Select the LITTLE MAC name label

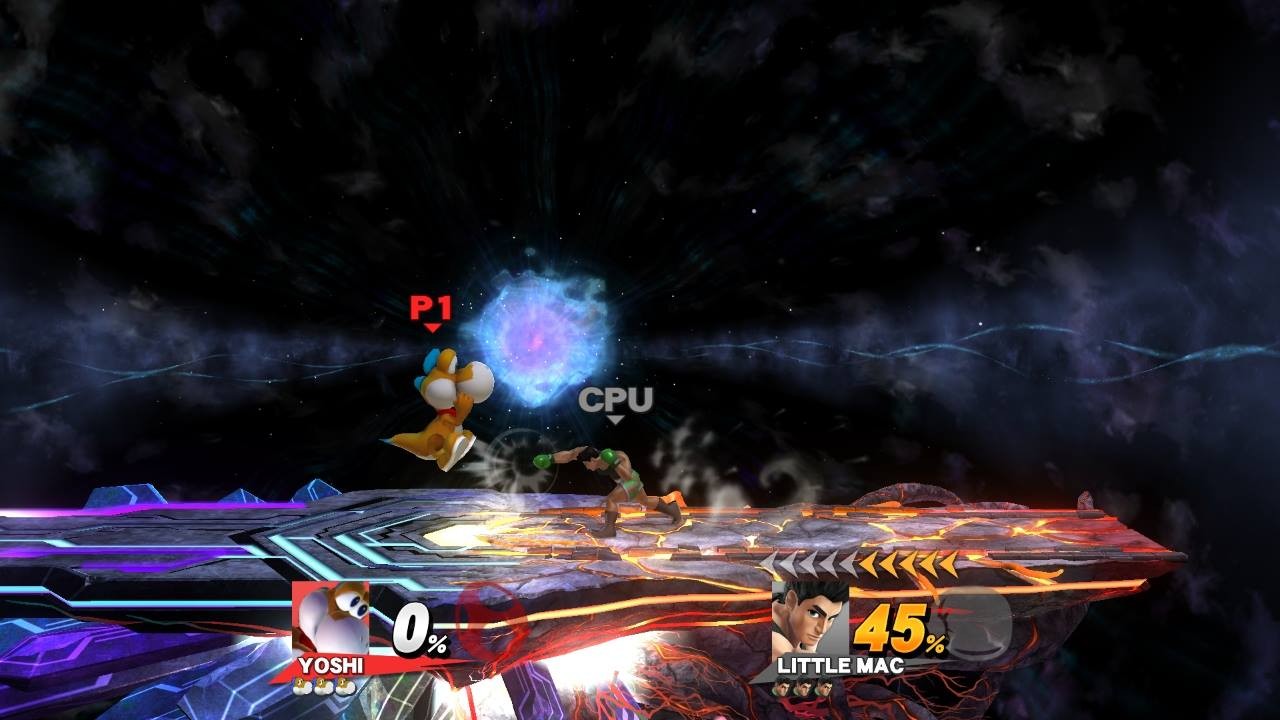(x=840, y=665)
